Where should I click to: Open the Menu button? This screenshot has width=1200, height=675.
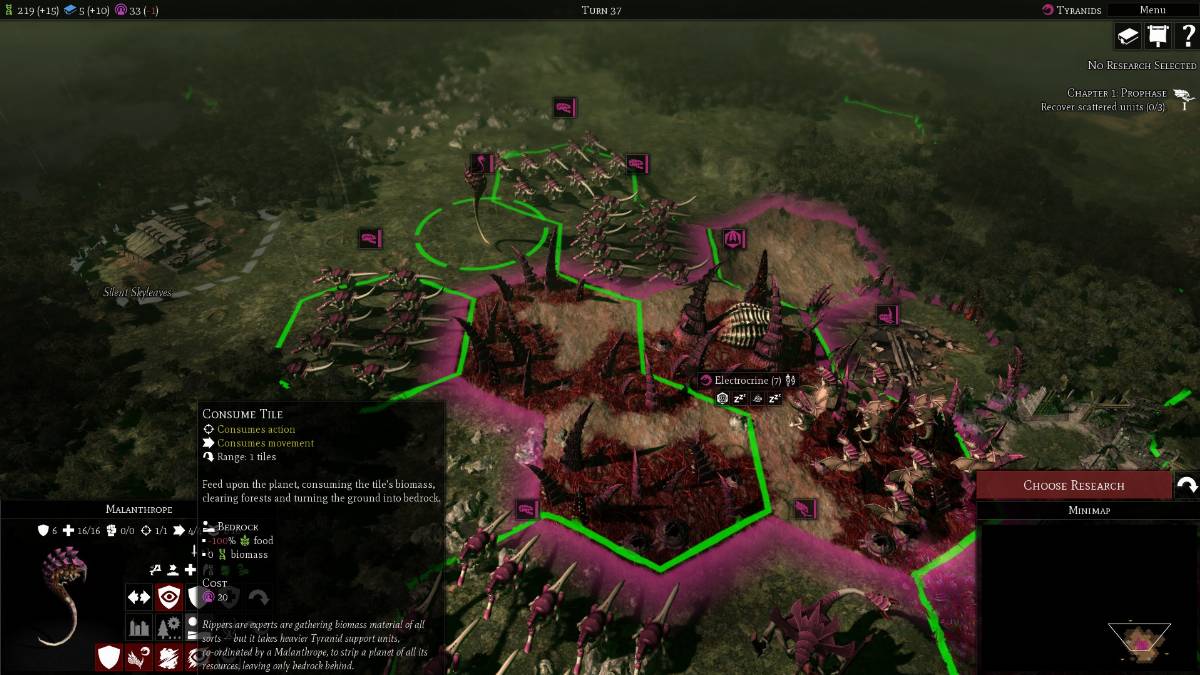1152,10
